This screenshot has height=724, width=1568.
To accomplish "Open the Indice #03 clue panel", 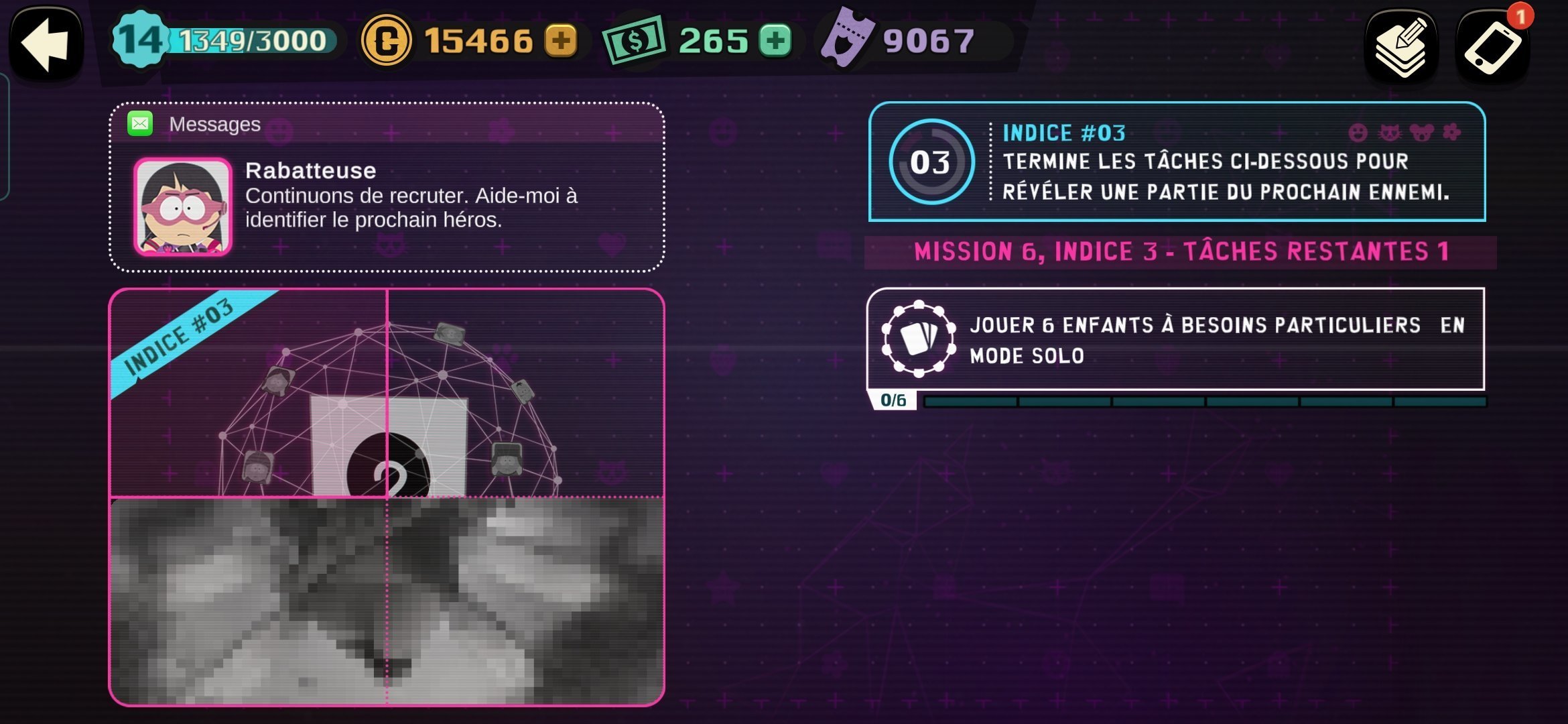I will click(1177, 162).
